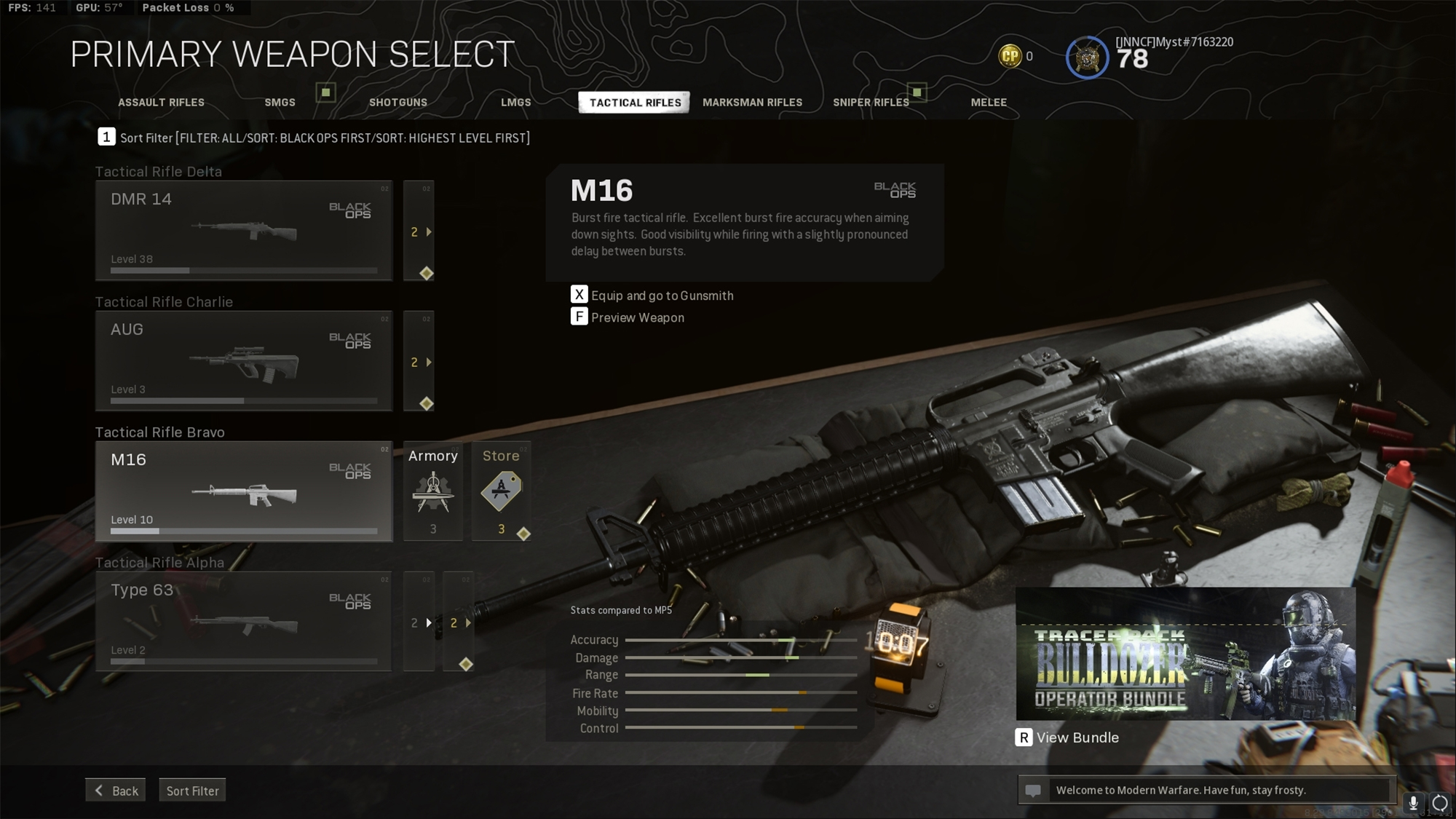Click the green notification square on SMGS tab

click(325, 93)
